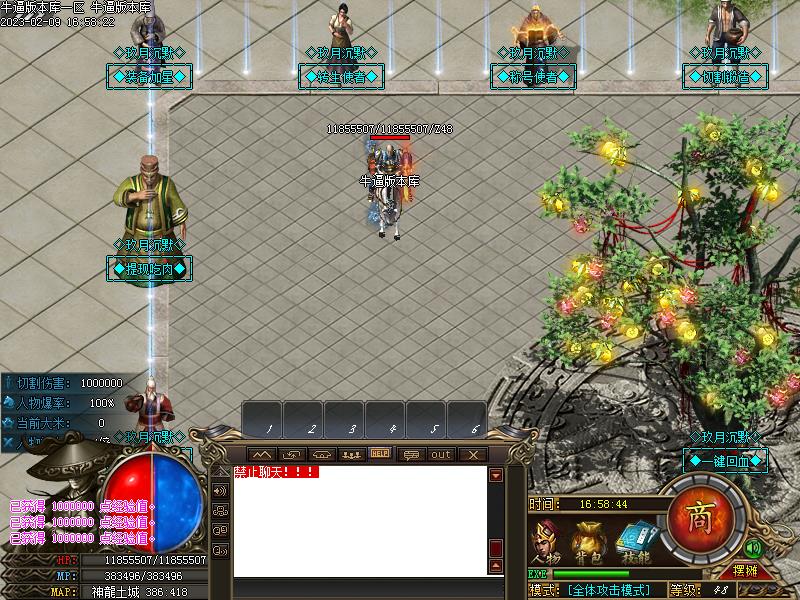Click the 一键回血 NPC label

(725, 460)
